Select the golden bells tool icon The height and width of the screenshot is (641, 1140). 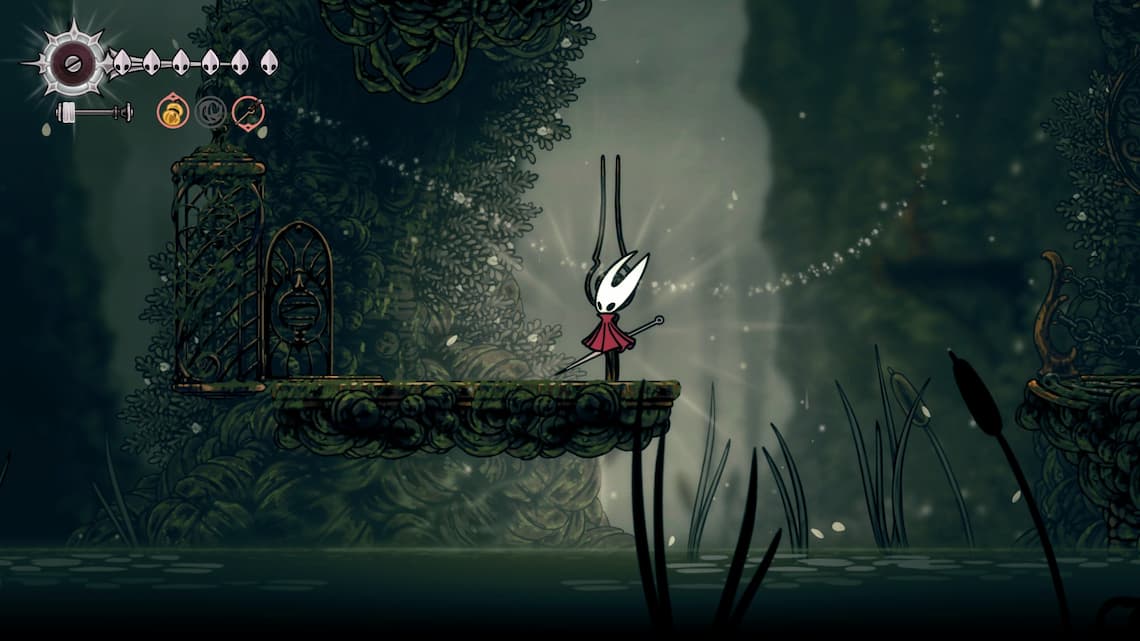(173, 112)
